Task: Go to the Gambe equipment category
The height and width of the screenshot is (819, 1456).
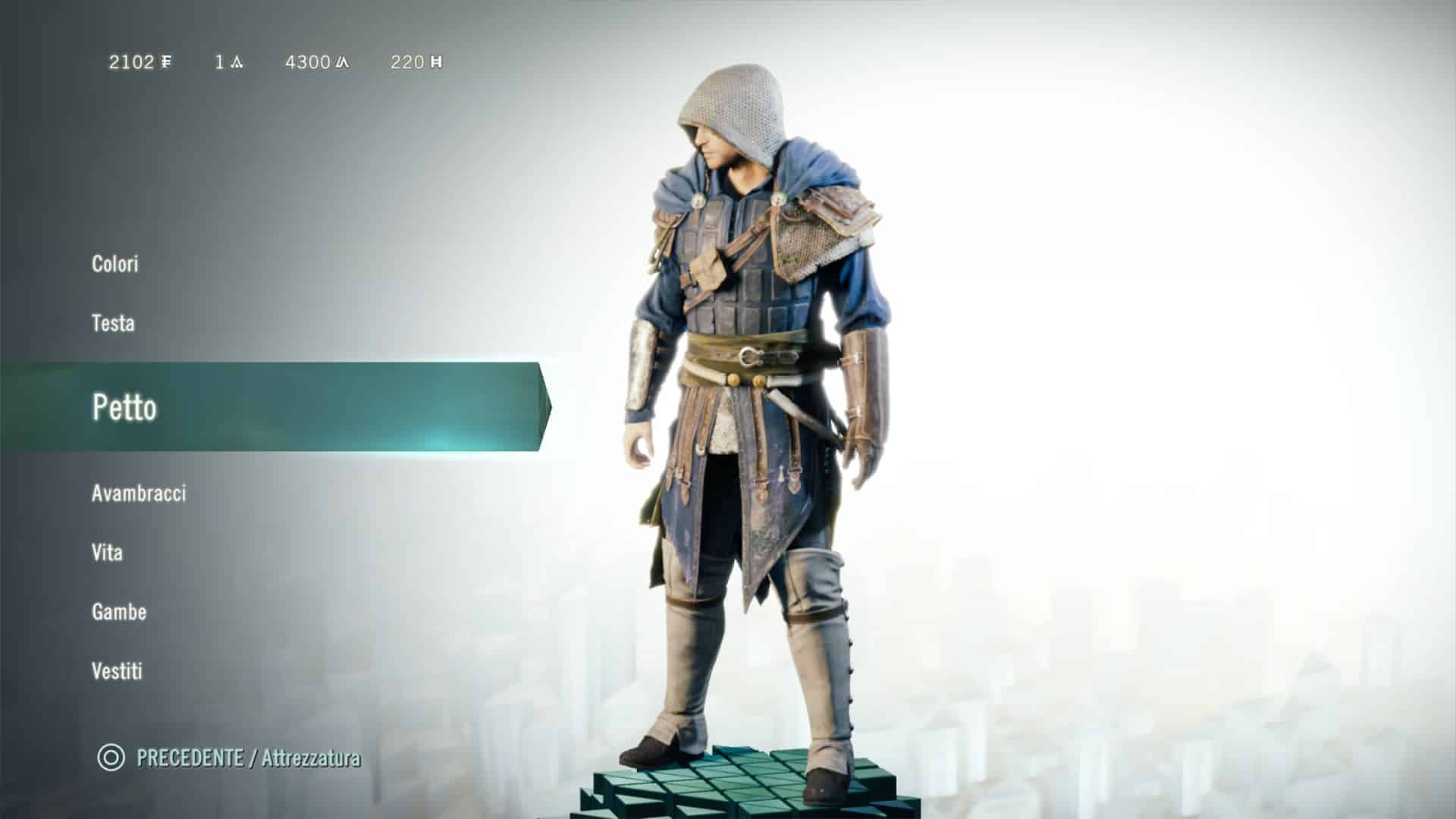Action: (x=119, y=611)
